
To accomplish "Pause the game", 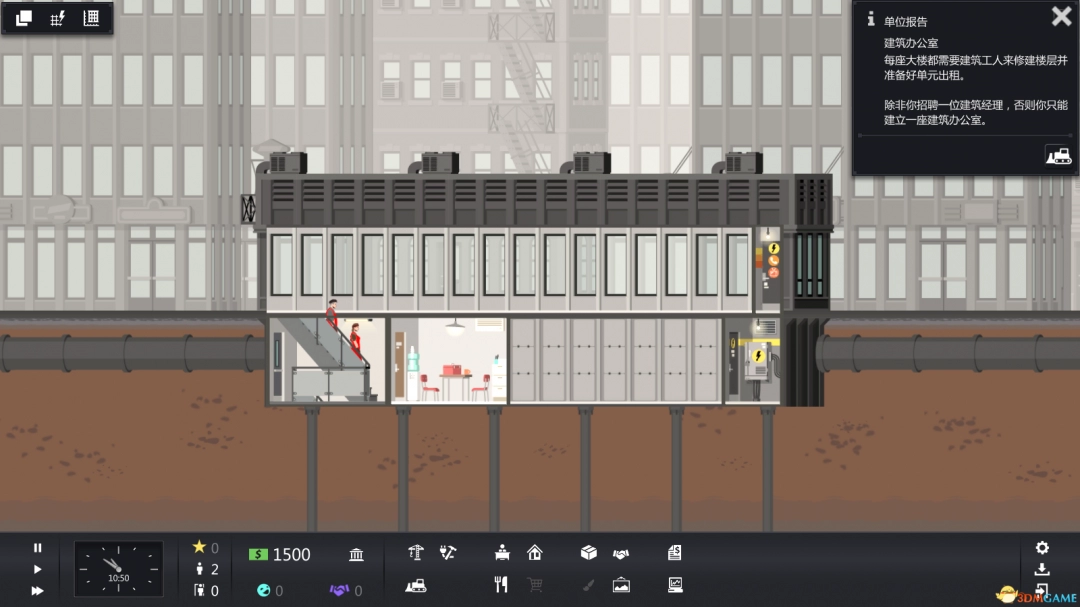I will click(38, 548).
